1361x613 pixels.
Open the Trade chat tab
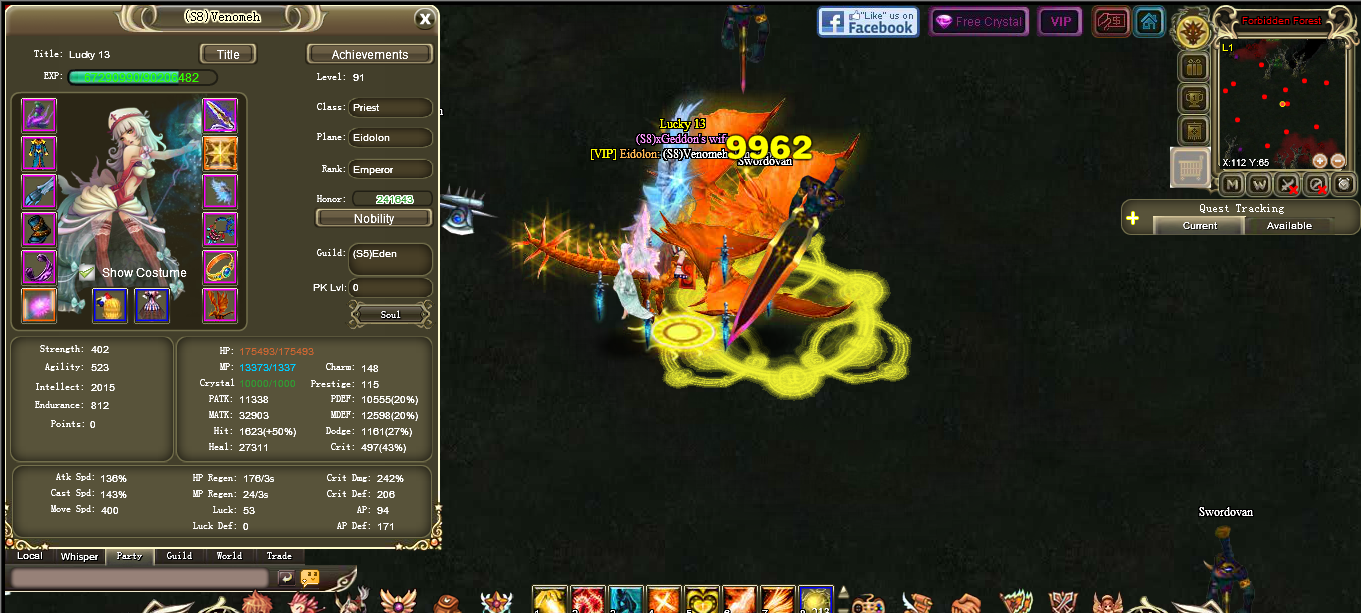click(x=279, y=556)
